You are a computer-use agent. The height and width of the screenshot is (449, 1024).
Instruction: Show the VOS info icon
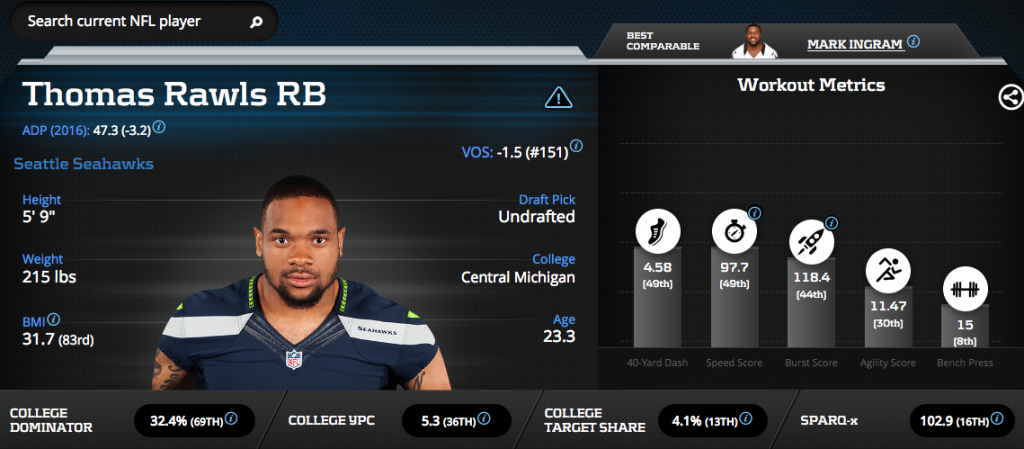(576, 146)
